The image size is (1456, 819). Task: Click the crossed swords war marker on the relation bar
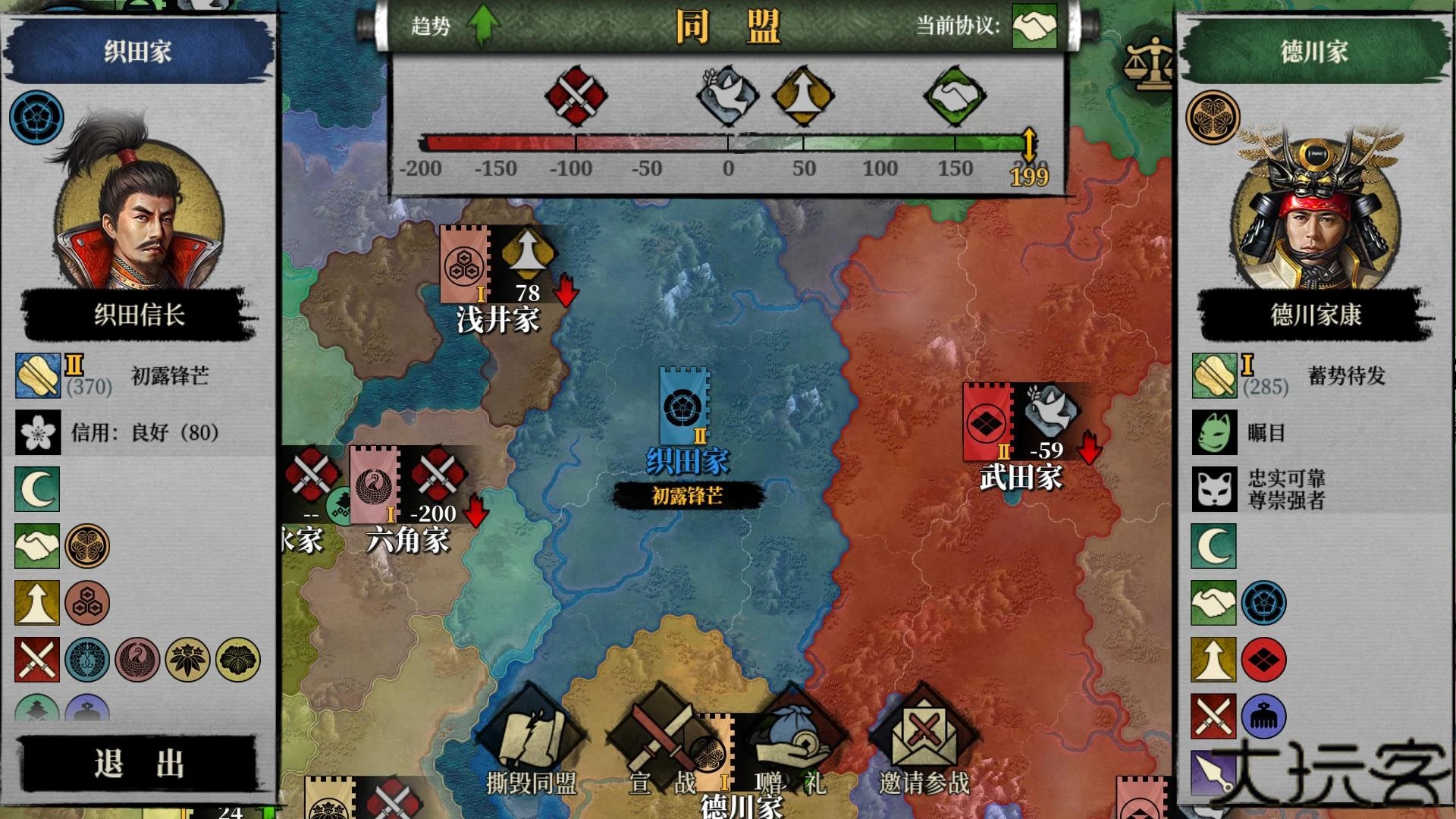pos(576,96)
